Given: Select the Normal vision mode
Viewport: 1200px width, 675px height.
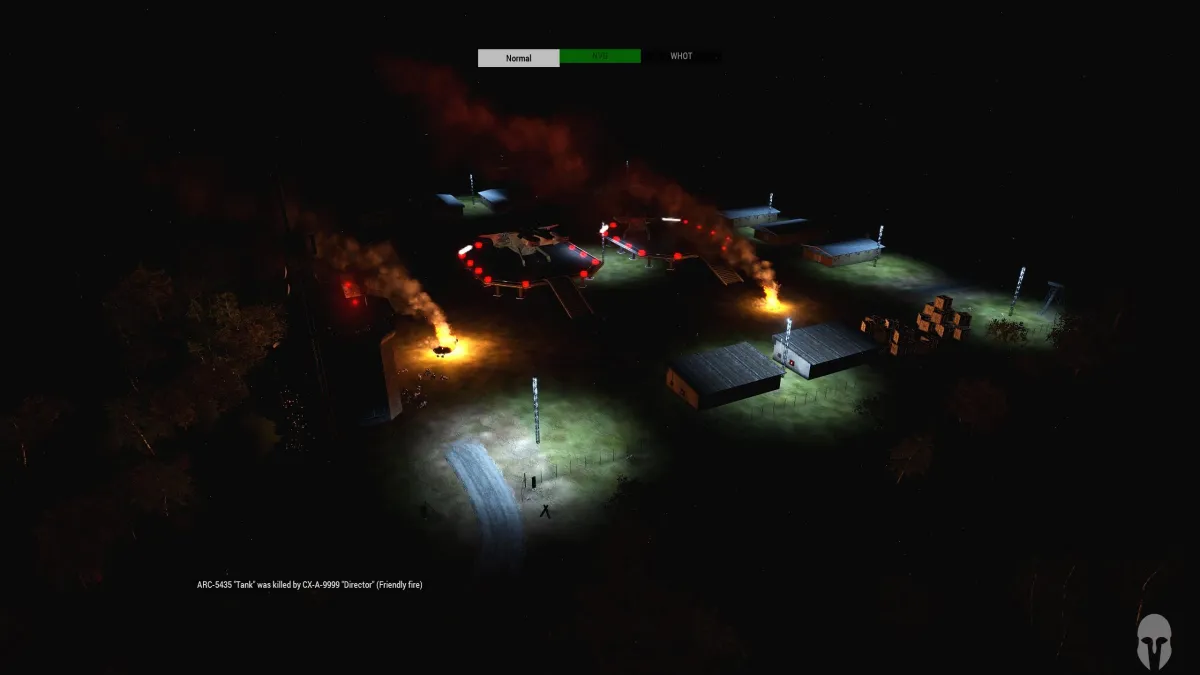Looking at the screenshot, I should pos(518,58).
